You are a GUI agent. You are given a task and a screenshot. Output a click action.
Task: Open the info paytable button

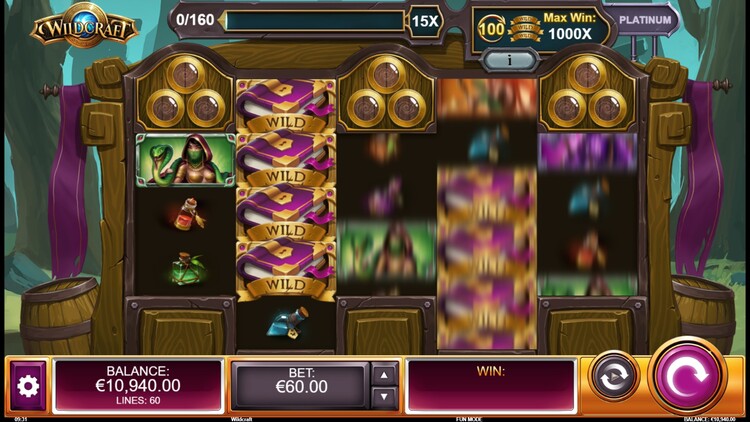coord(510,61)
